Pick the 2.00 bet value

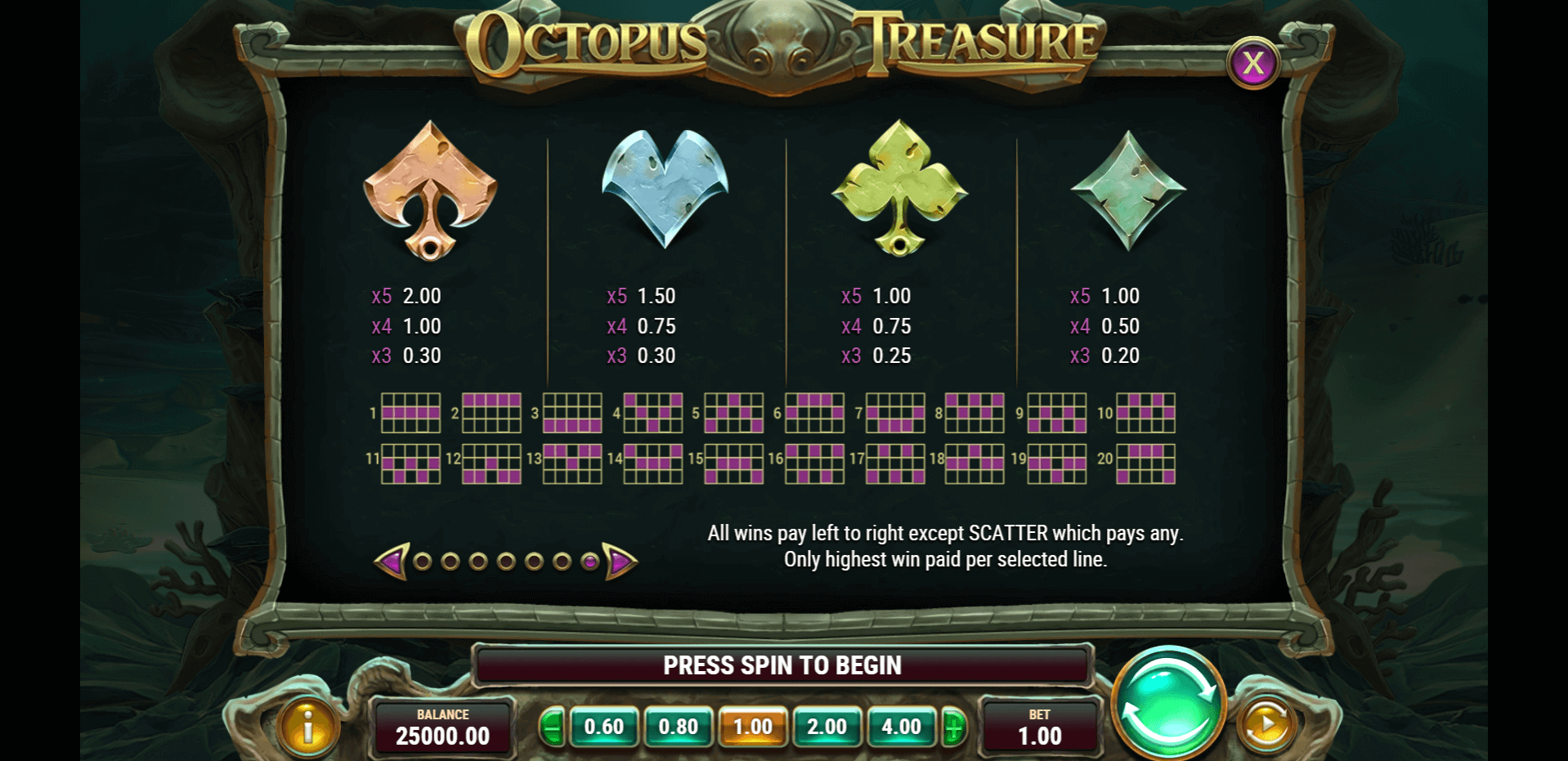click(x=827, y=727)
